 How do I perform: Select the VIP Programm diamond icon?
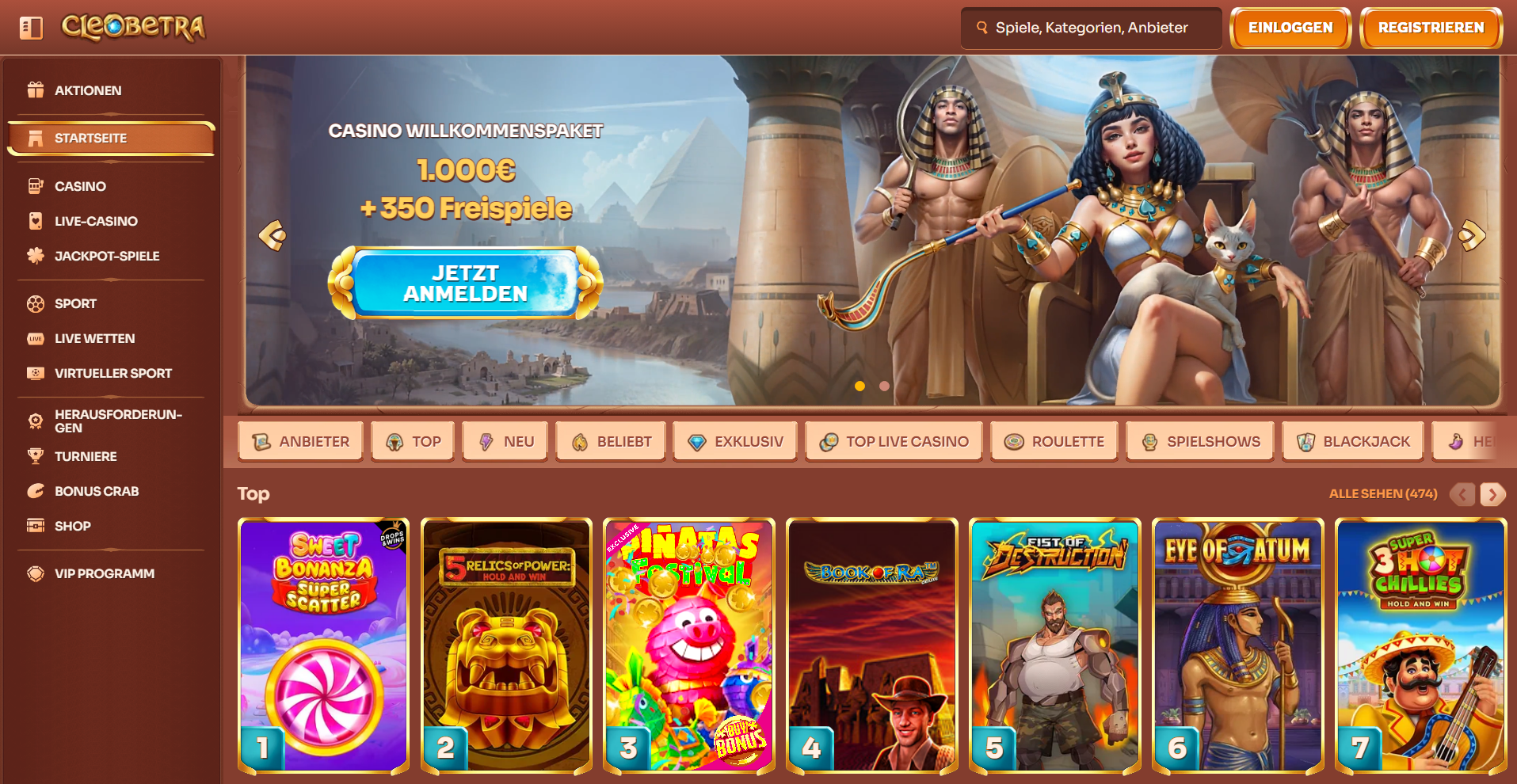(x=35, y=573)
